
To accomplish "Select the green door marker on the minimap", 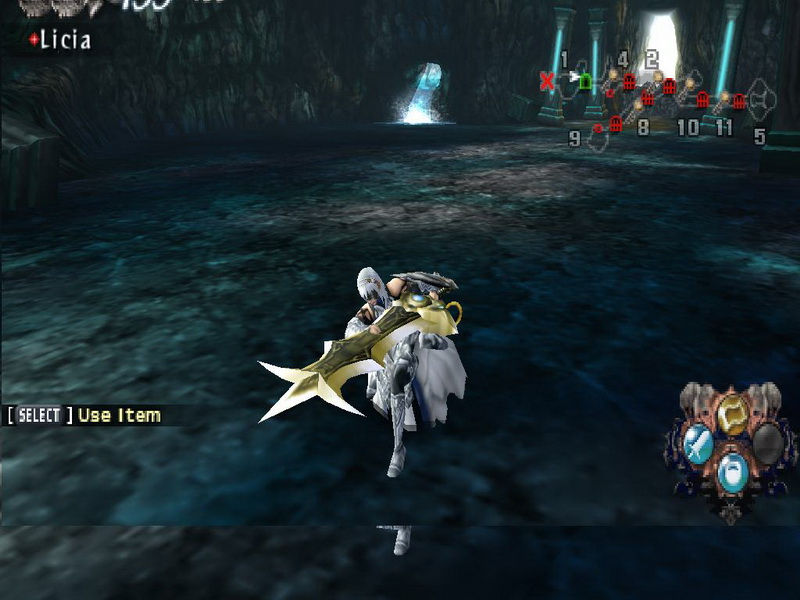I will pyautogui.click(x=586, y=79).
